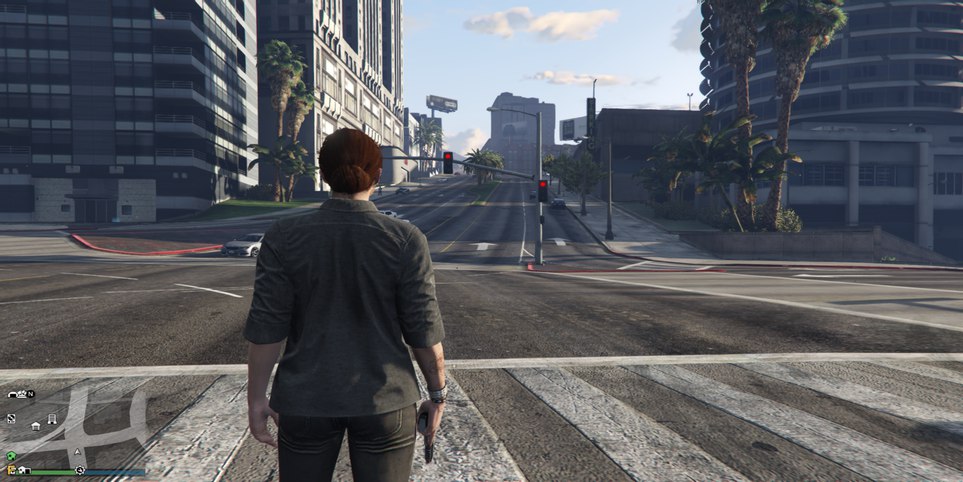Select the green house blip on minimap
This screenshot has width=963, height=482.
tap(11, 456)
